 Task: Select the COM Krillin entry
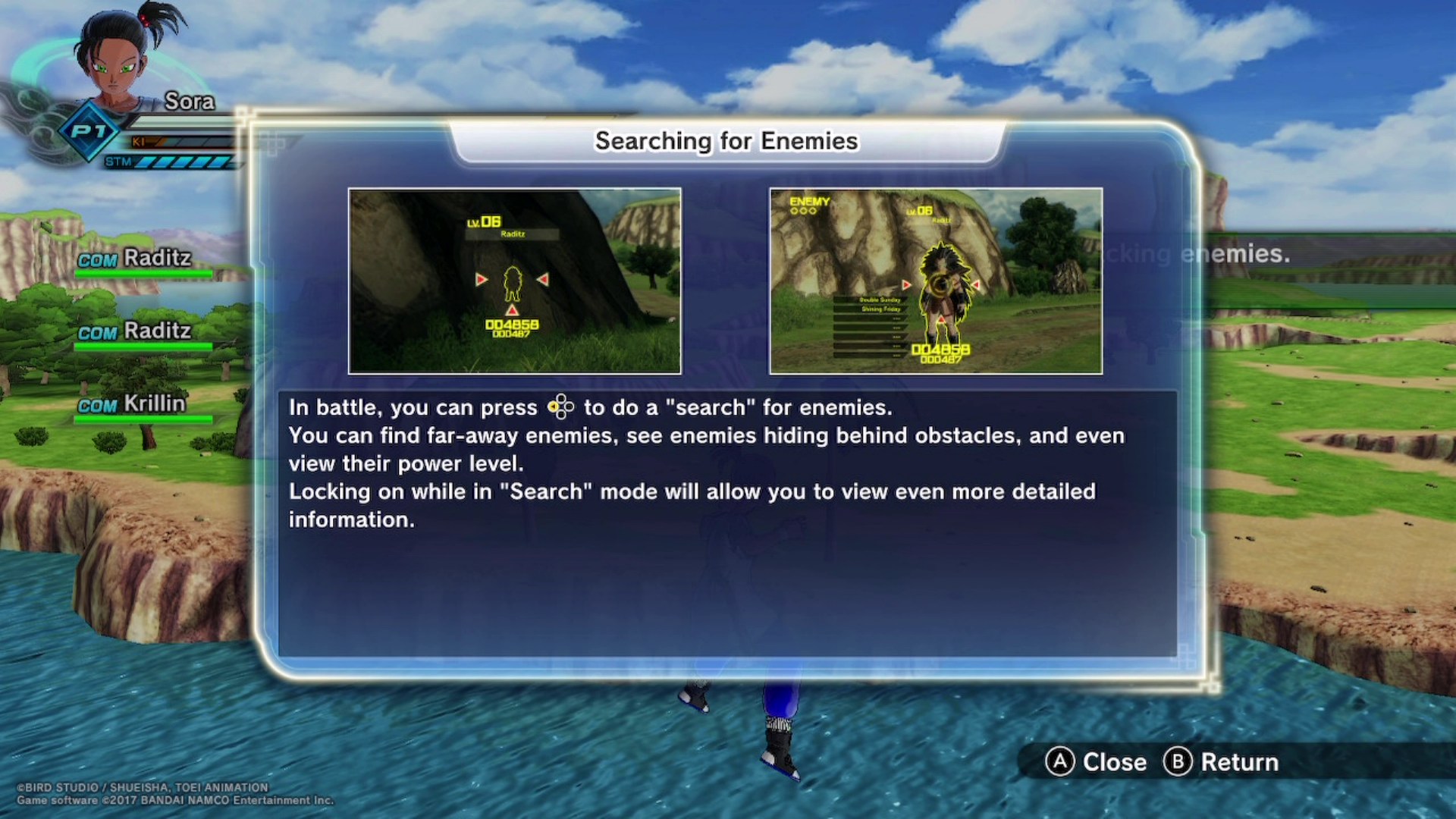click(133, 404)
